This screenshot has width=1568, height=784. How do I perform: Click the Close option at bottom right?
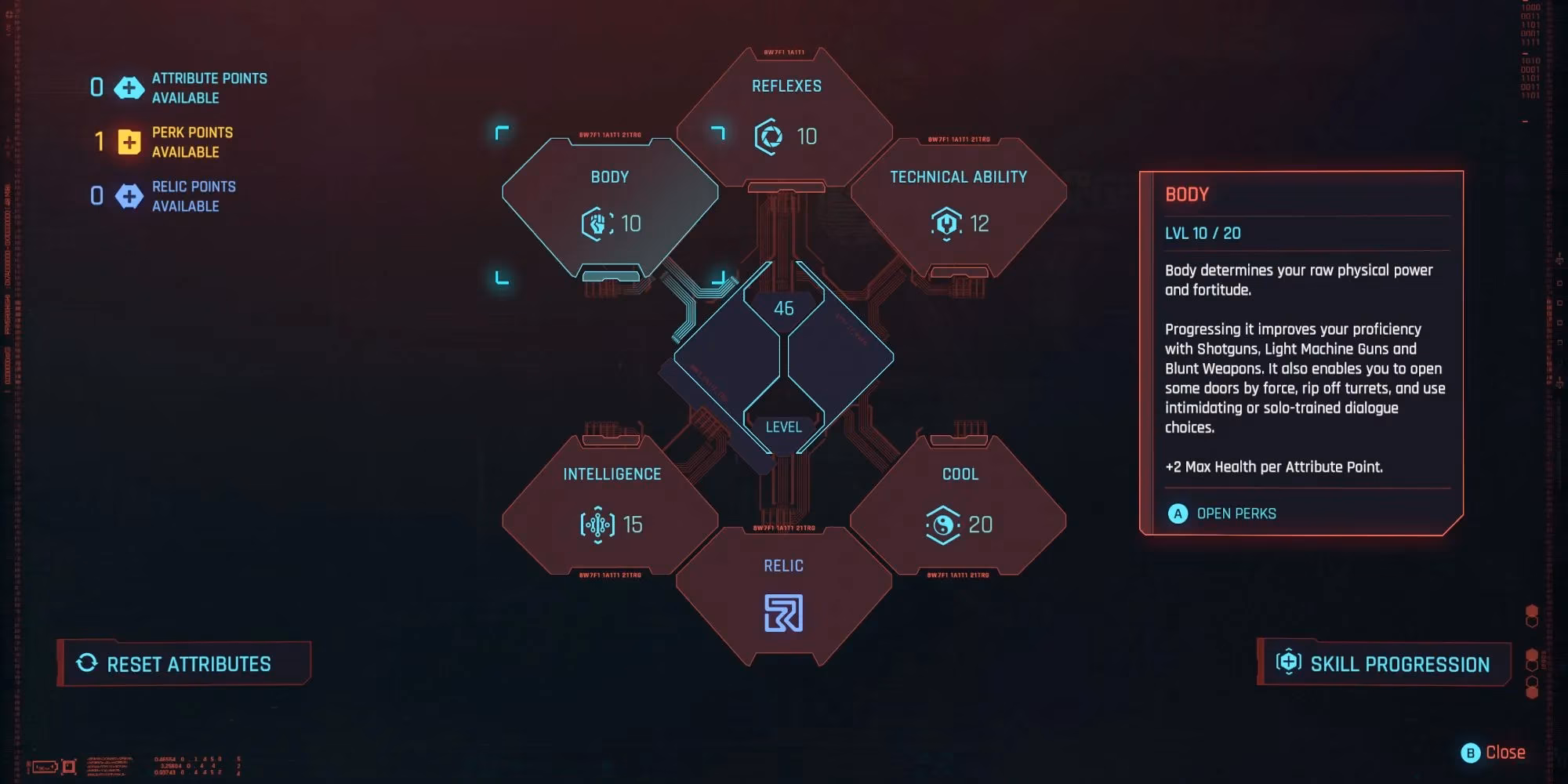pyautogui.click(x=1505, y=753)
